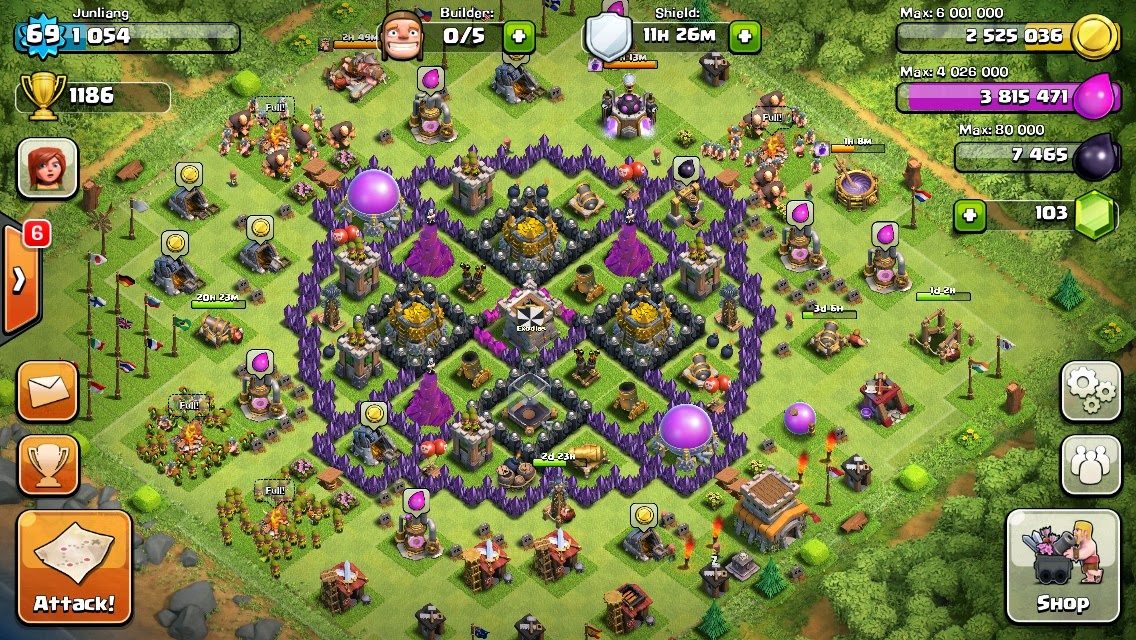This screenshot has width=1136, height=640.
Task: Open the Attack! map button
Action: [74, 568]
